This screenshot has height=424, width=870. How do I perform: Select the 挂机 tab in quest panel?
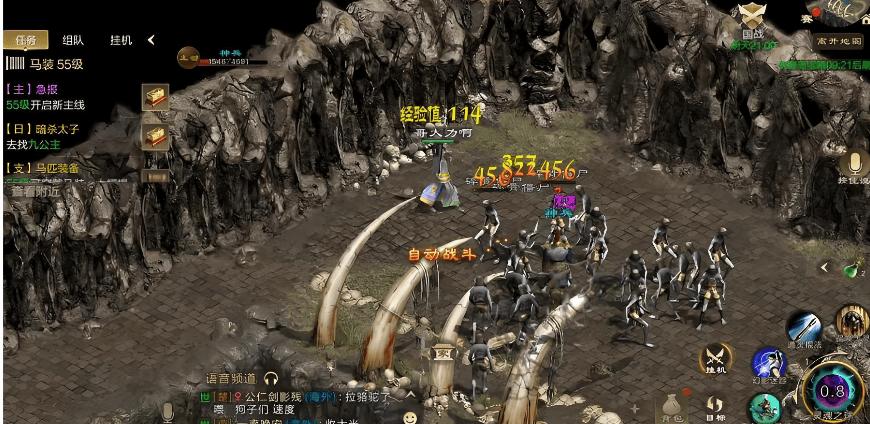coord(121,41)
